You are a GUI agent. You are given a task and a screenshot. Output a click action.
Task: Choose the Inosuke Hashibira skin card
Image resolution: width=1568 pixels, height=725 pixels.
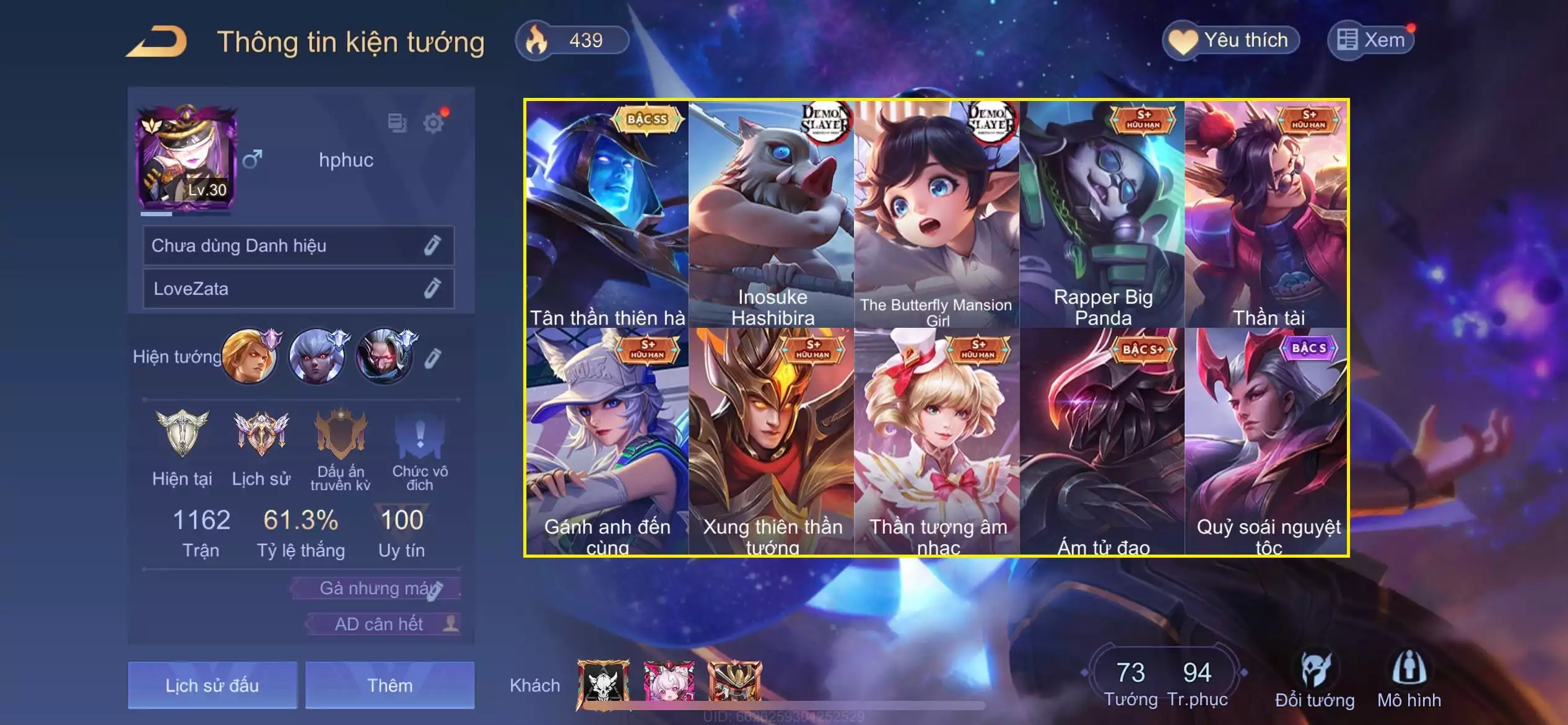[x=772, y=214]
